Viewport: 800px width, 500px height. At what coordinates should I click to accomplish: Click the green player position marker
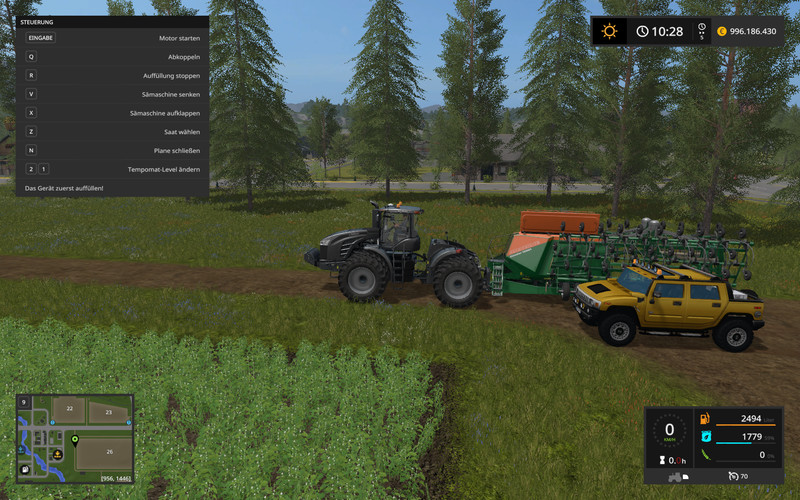click(x=74, y=439)
